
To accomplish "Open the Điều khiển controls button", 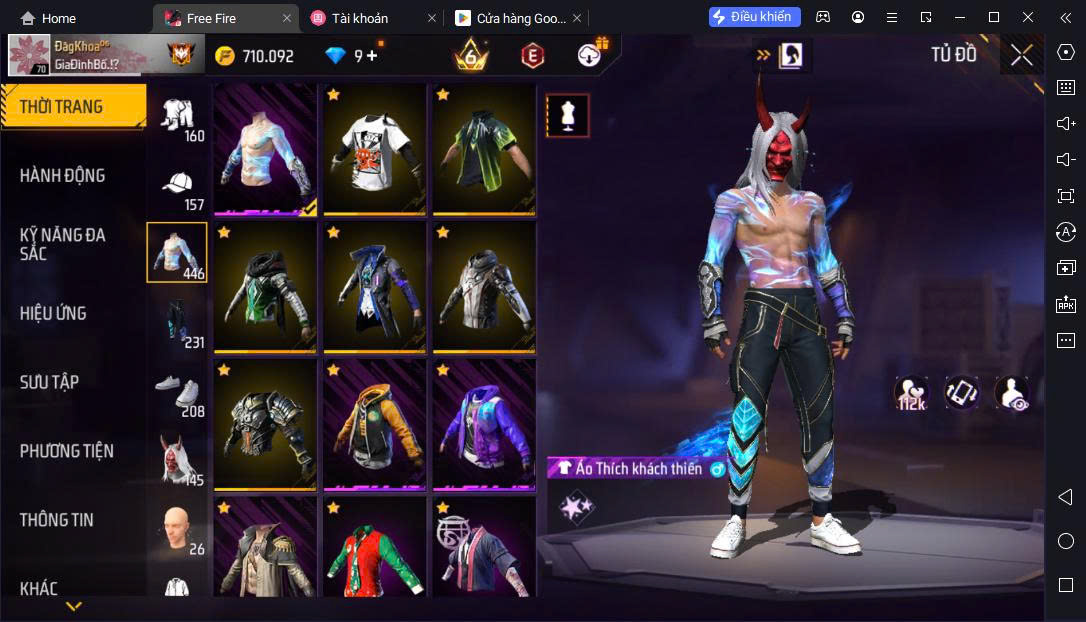I will point(755,17).
